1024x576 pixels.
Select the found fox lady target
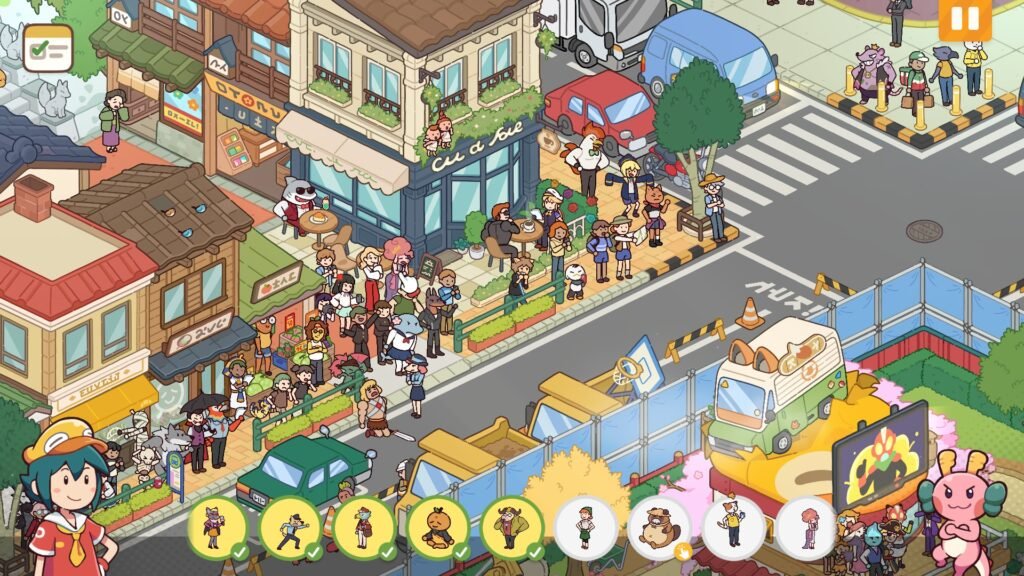click(217, 527)
